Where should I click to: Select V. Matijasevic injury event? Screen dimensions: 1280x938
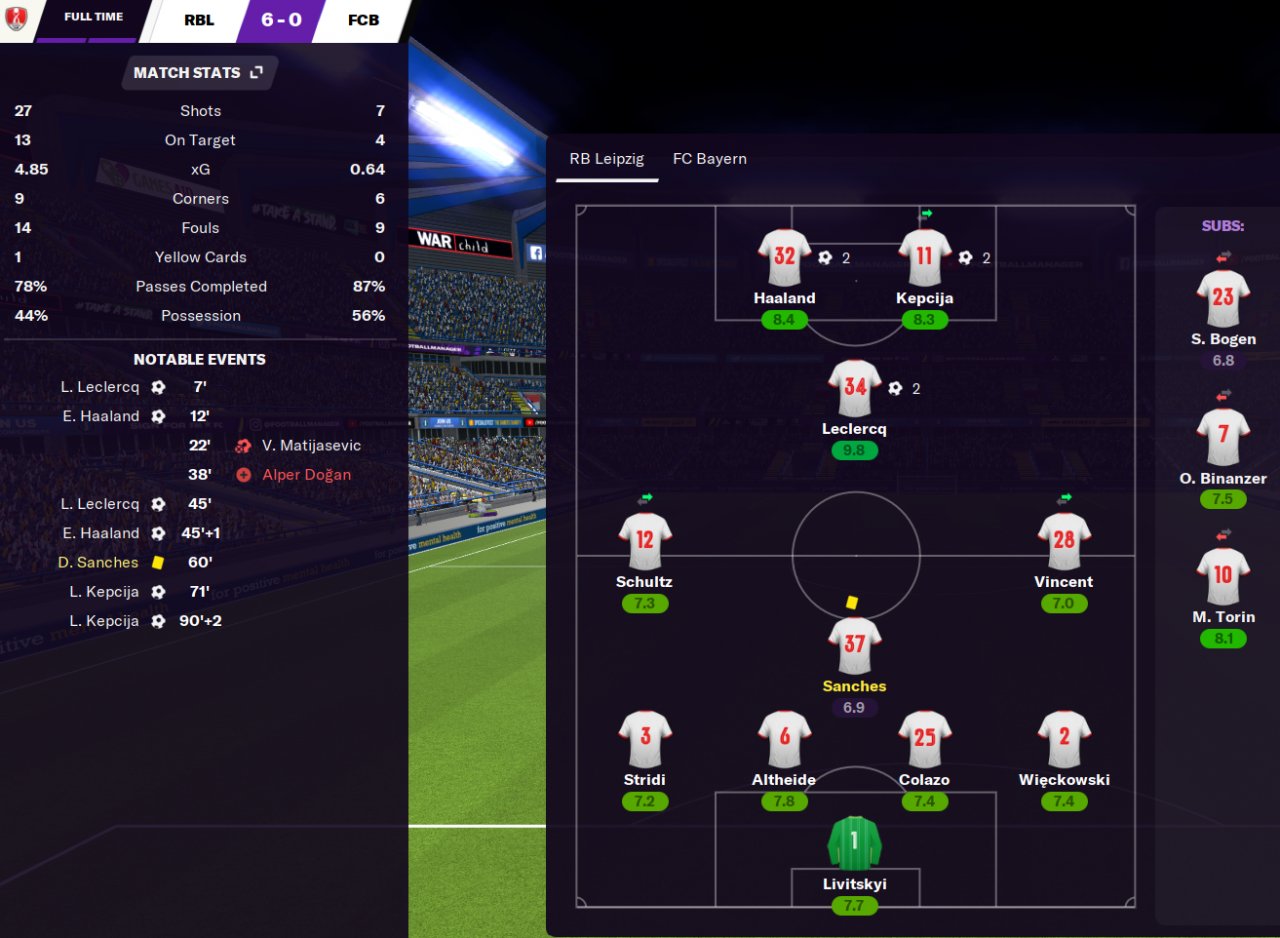pyautogui.click(x=311, y=446)
